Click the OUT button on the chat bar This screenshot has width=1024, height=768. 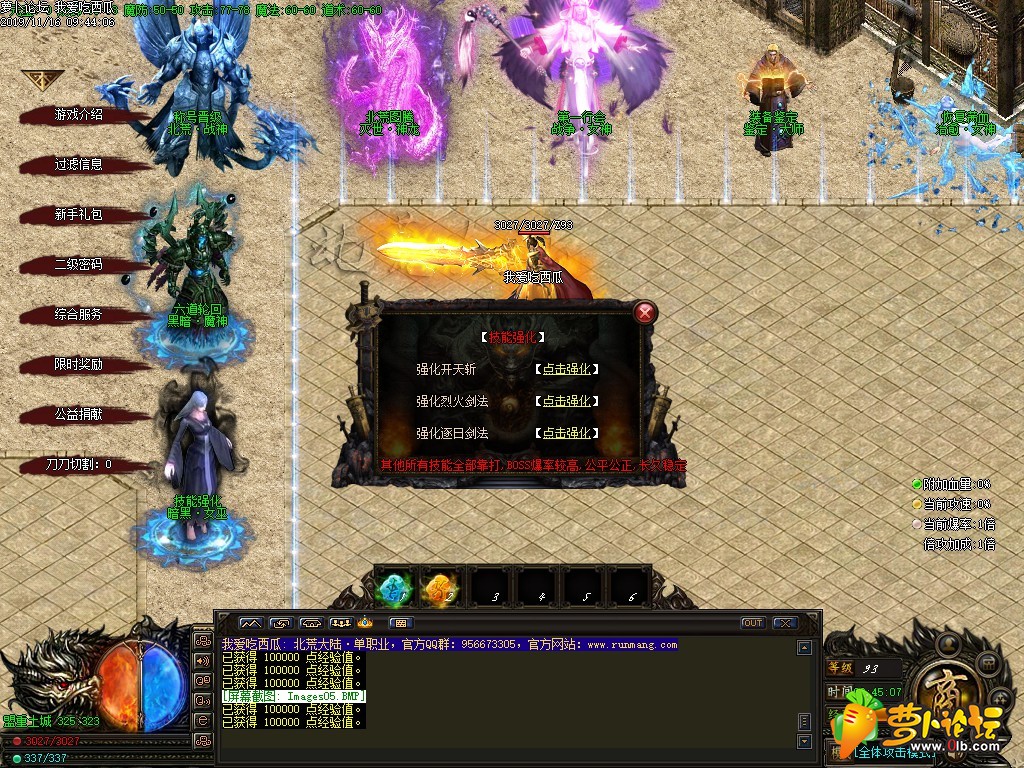pyautogui.click(x=753, y=623)
